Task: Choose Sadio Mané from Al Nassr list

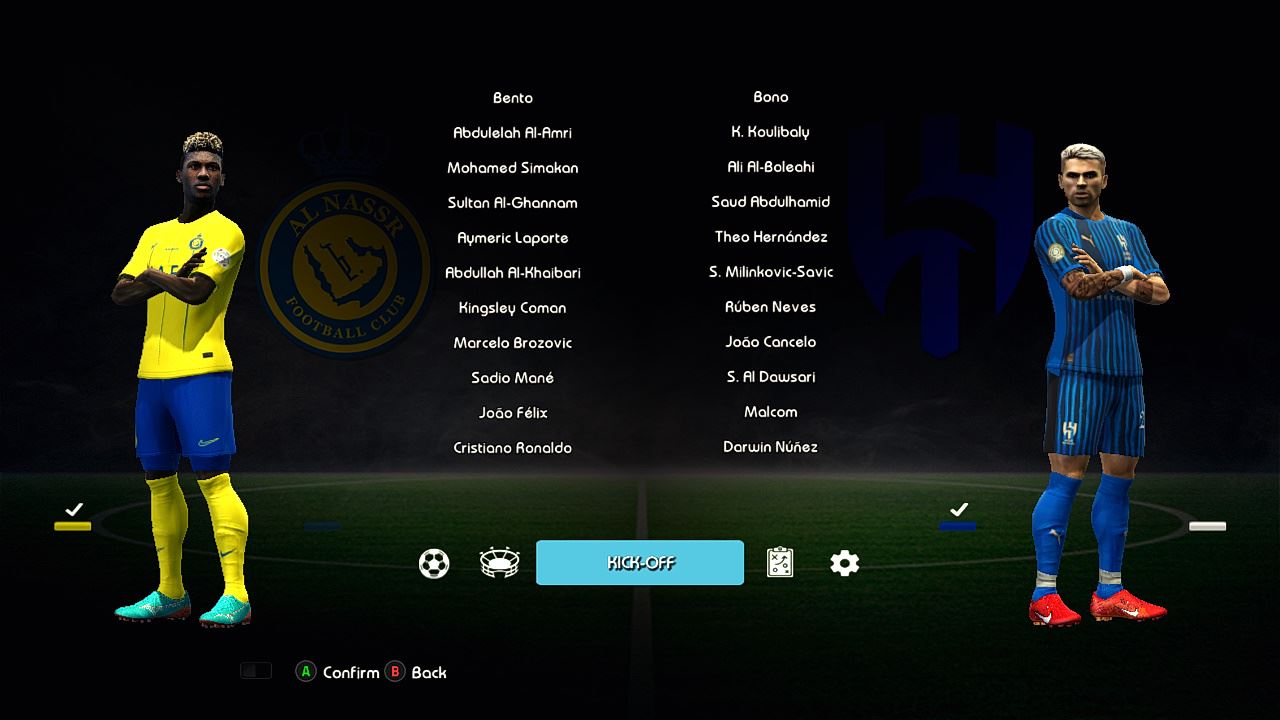Action: [x=512, y=378]
